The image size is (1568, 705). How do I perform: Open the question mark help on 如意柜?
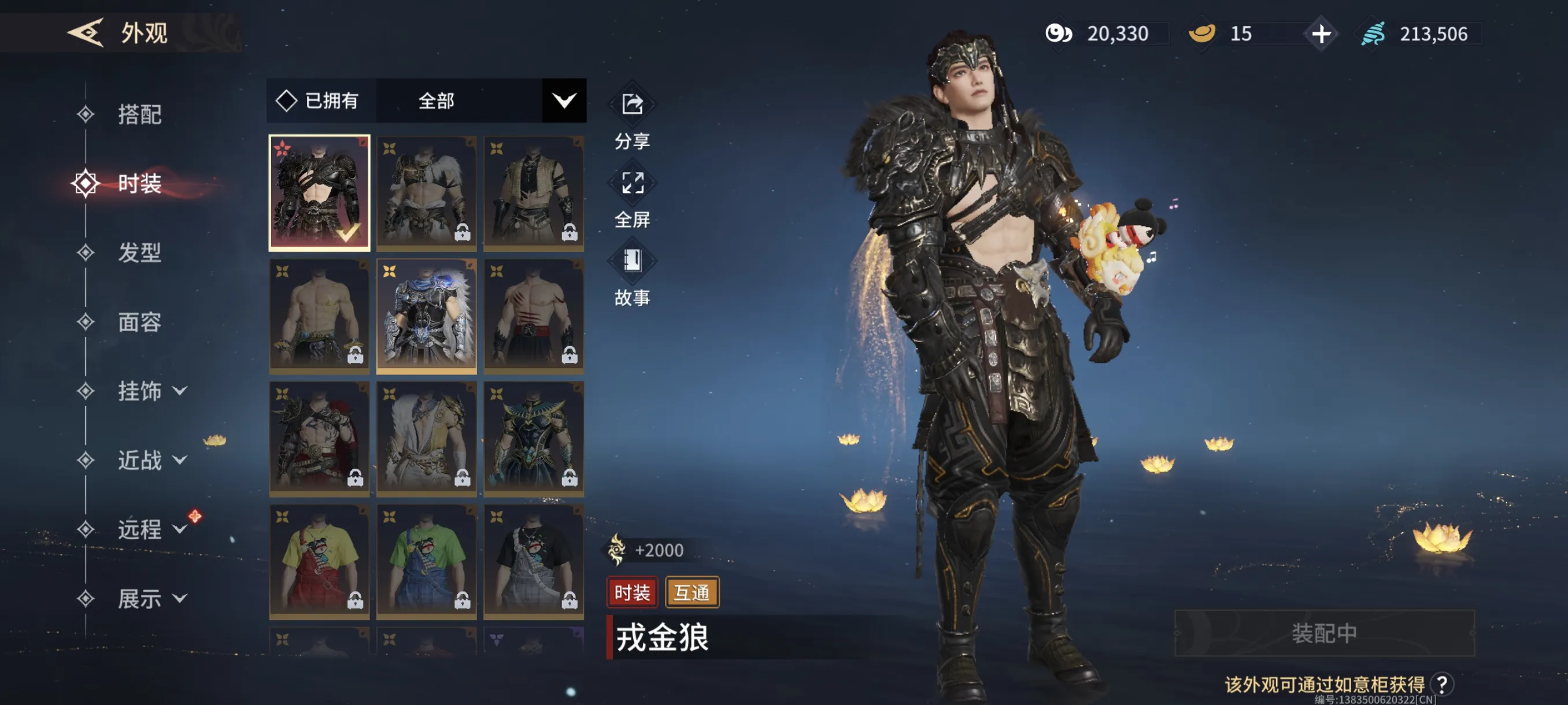[1441, 684]
